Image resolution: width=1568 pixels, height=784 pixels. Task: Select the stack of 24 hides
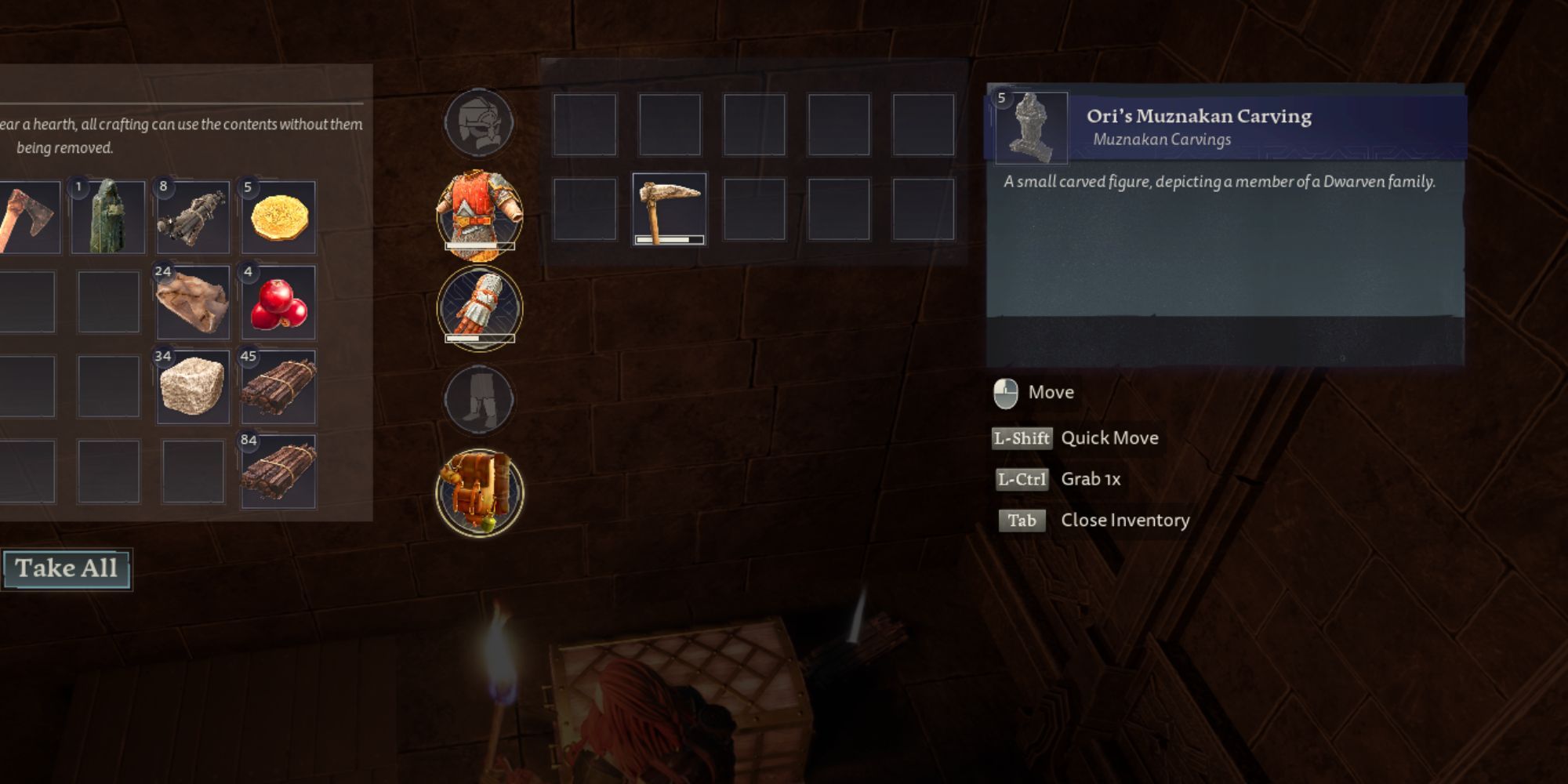pyautogui.click(x=193, y=303)
